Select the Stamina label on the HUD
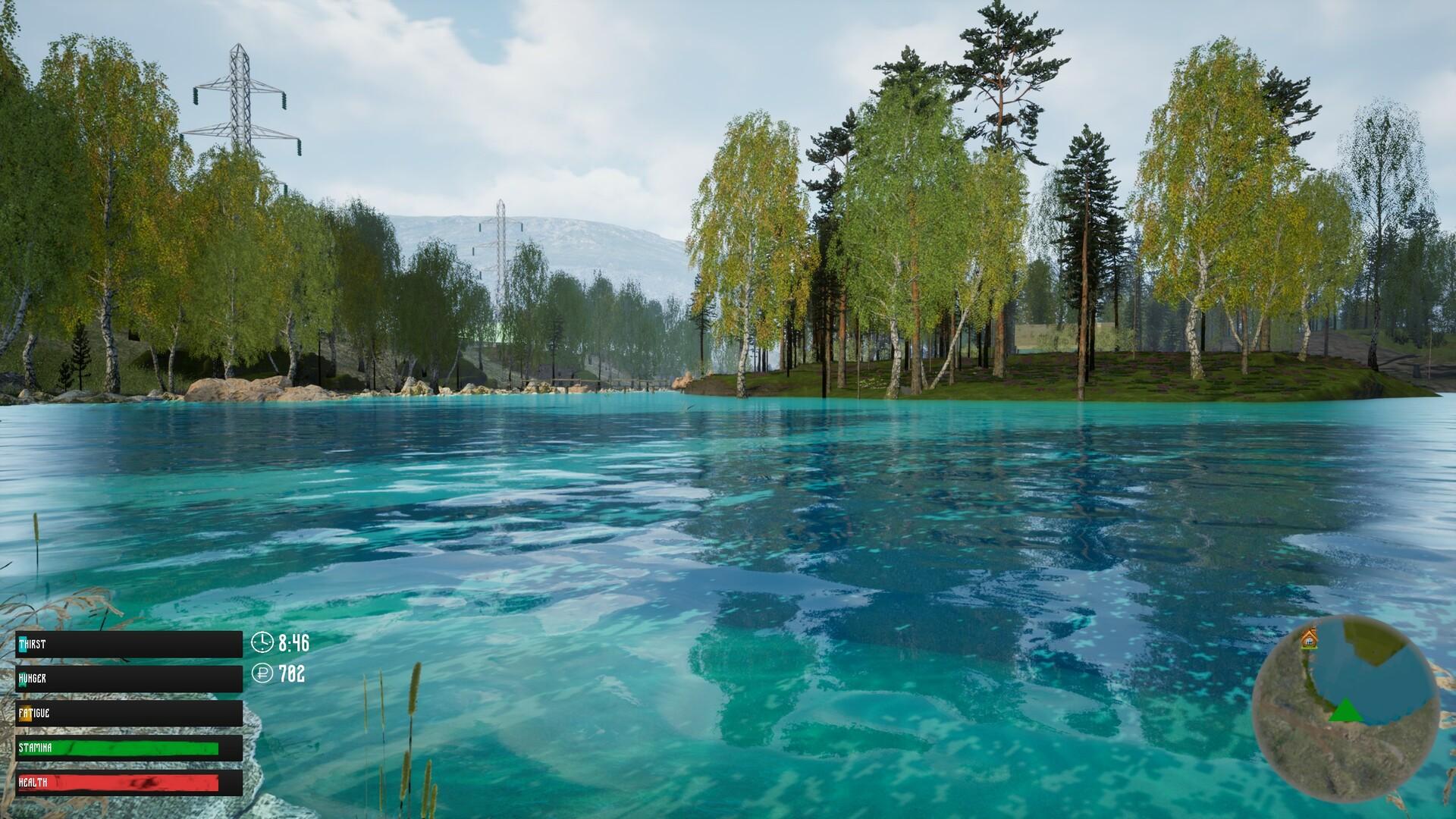This screenshot has height=819, width=1456. tap(35, 748)
